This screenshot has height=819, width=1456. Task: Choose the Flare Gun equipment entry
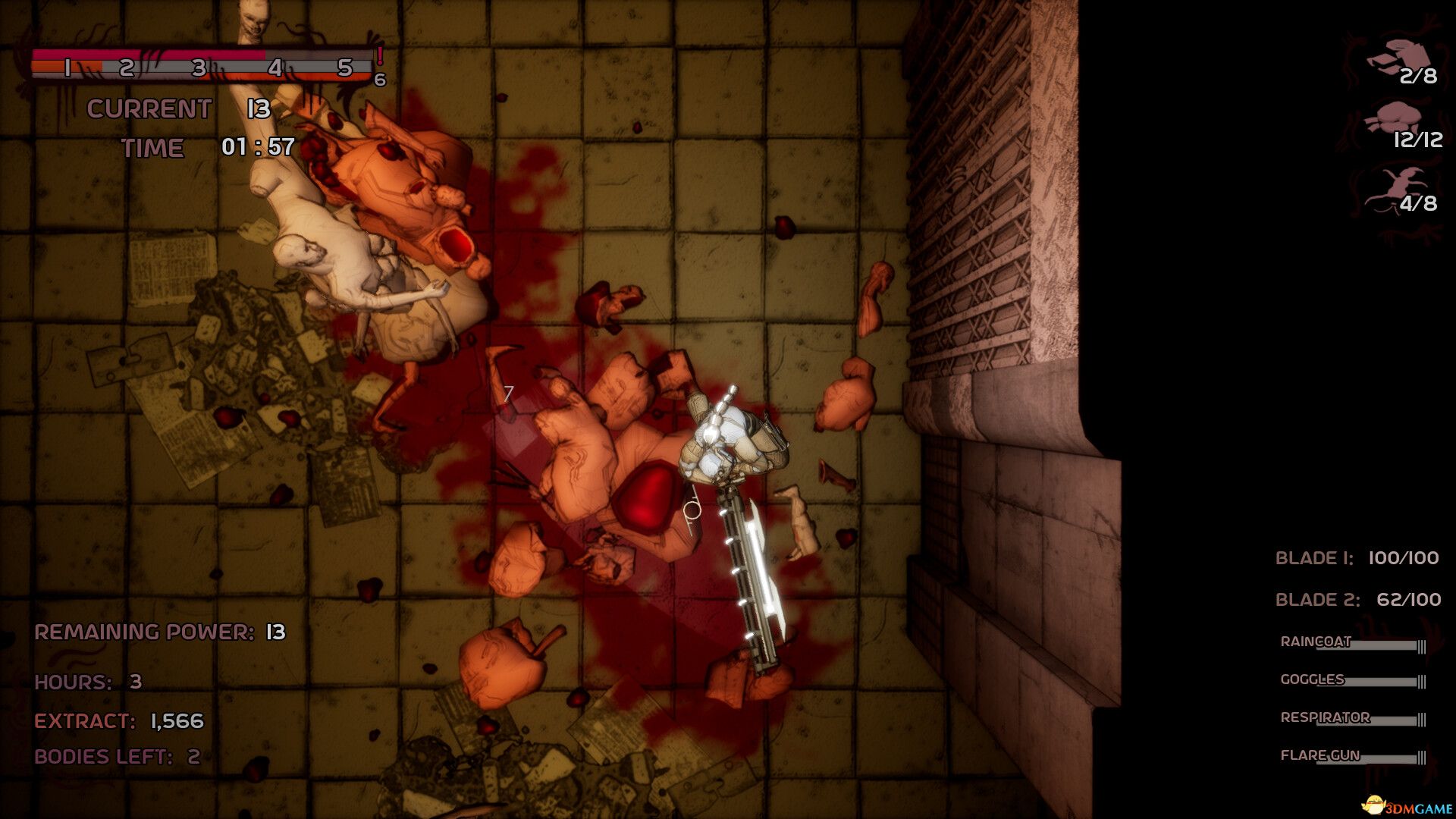1319,755
